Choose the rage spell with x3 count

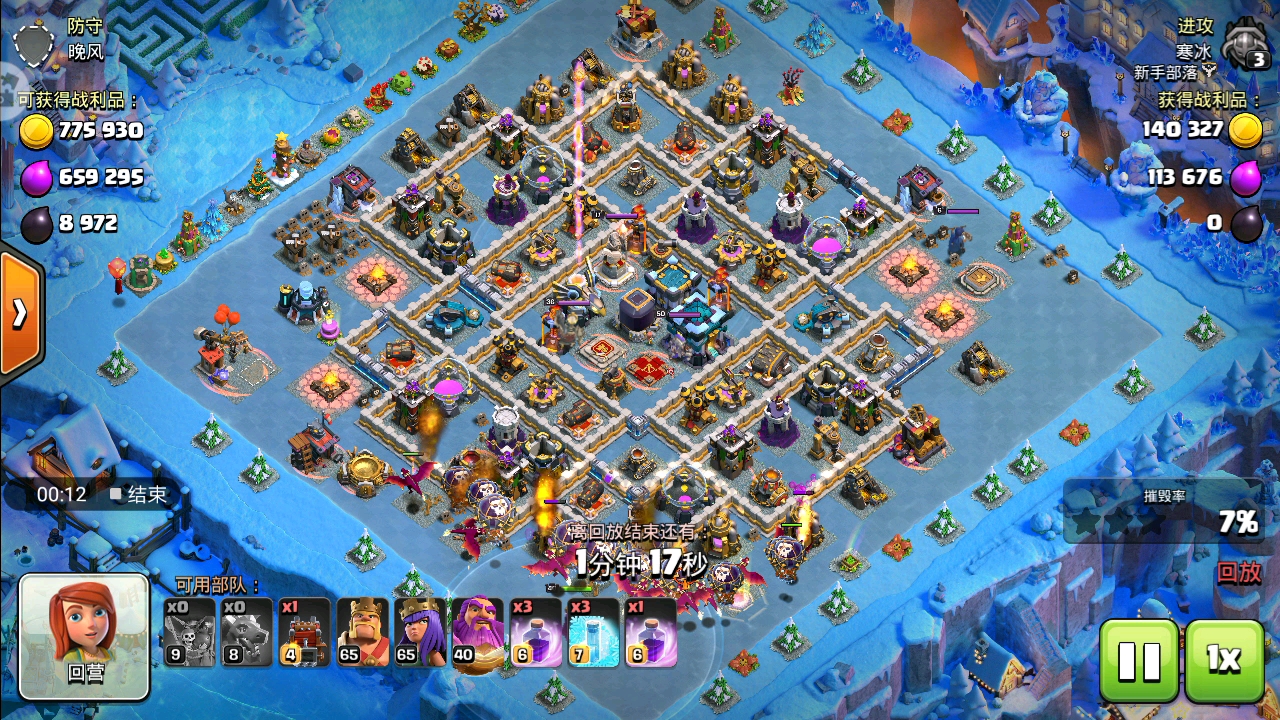pos(535,633)
